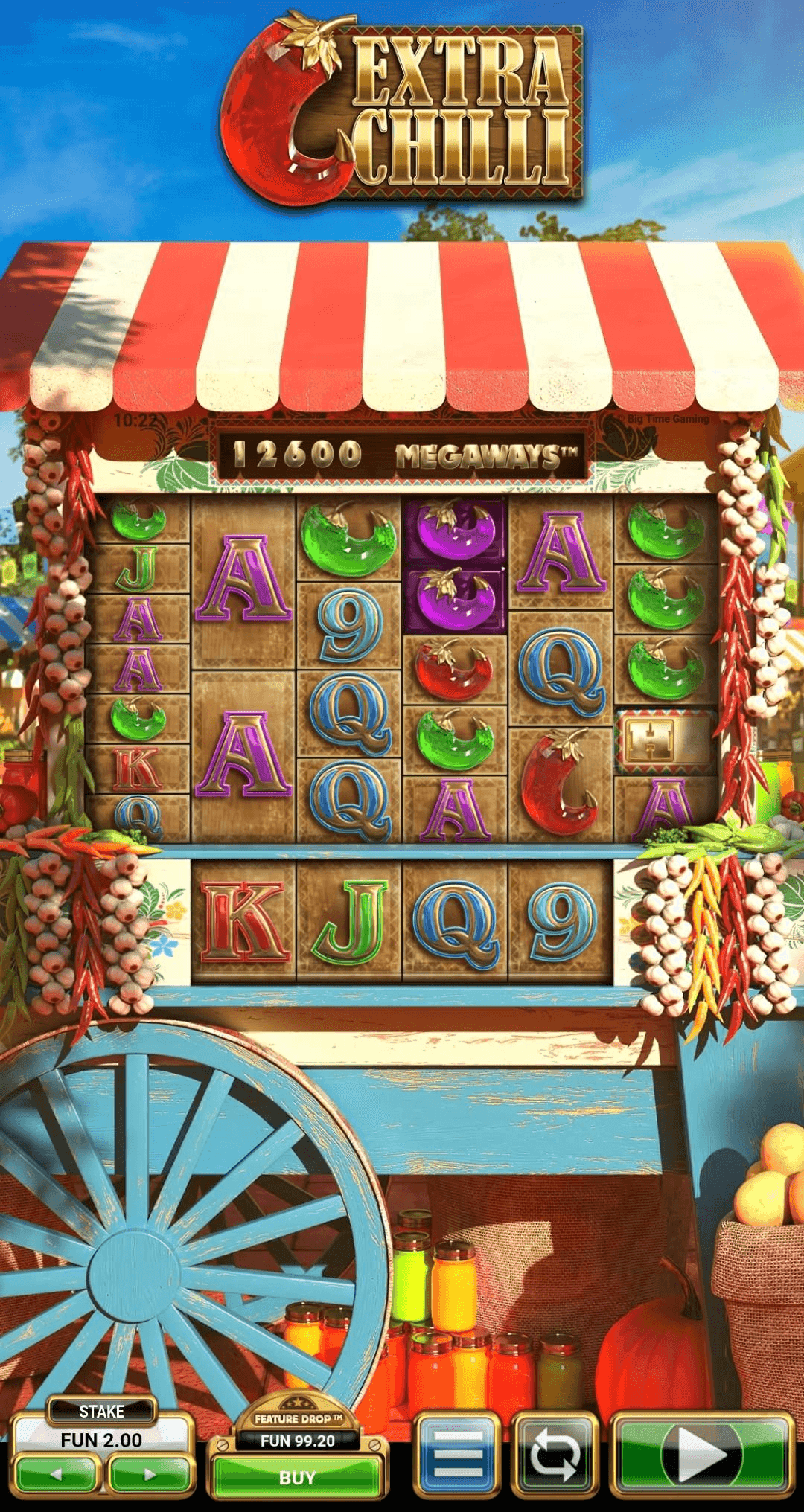Increase the stake with the right arrow
The image size is (804, 1512).
[x=150, y=1474]
